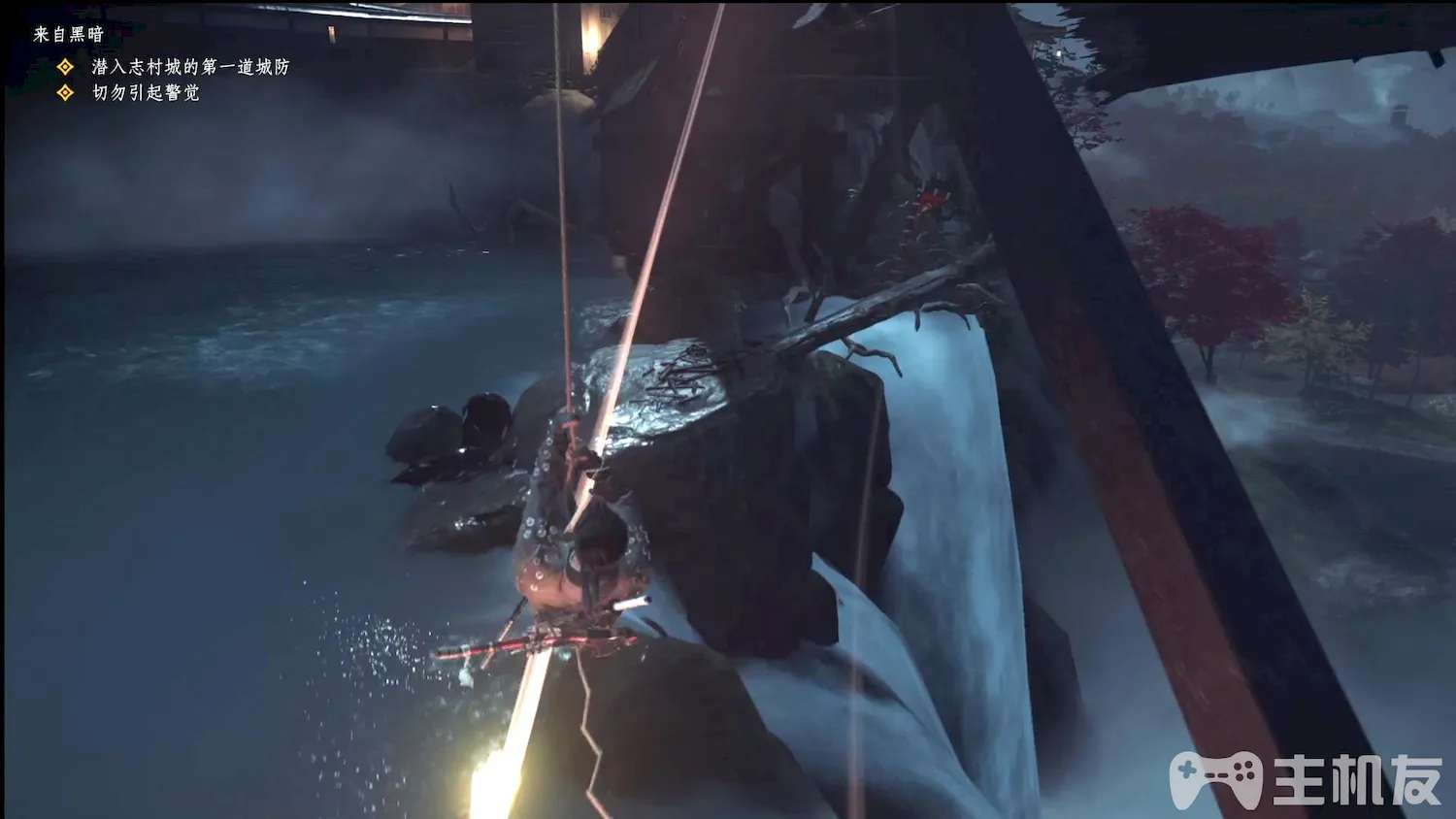
Task: Click the 主机友 watermark logo
Action: [1305, 779]
